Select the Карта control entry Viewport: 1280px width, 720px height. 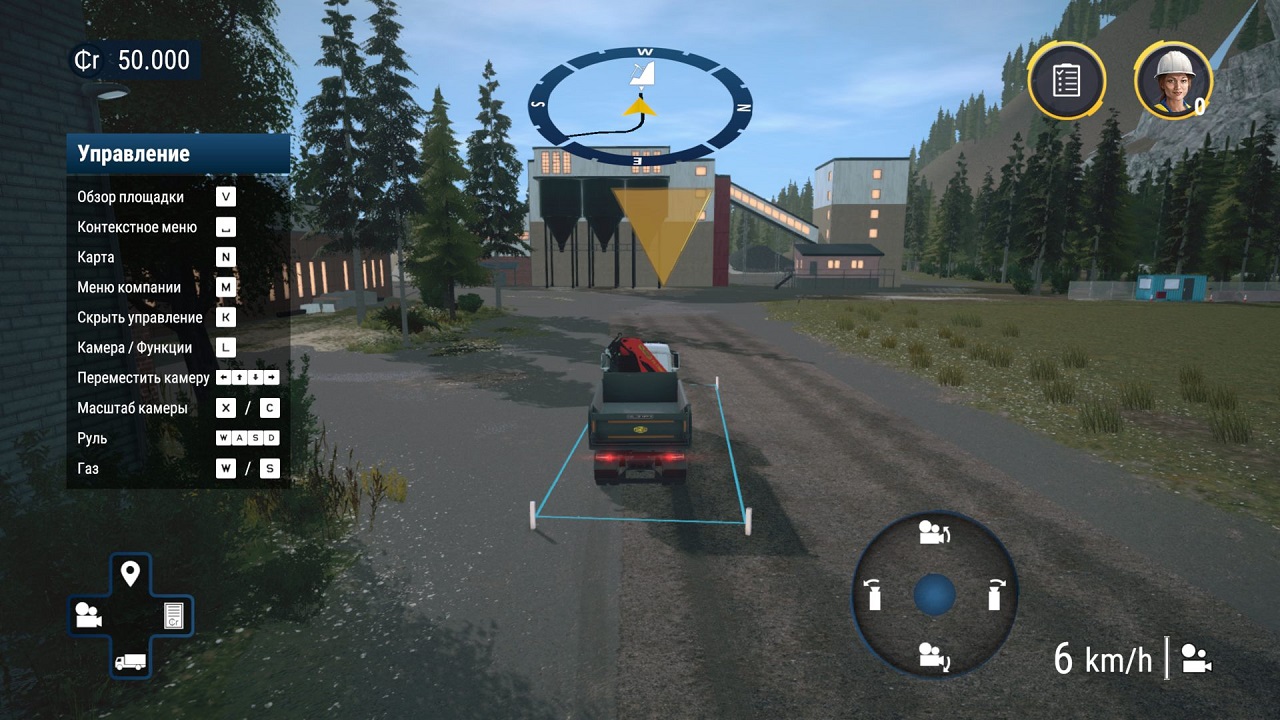pos(95,257)
